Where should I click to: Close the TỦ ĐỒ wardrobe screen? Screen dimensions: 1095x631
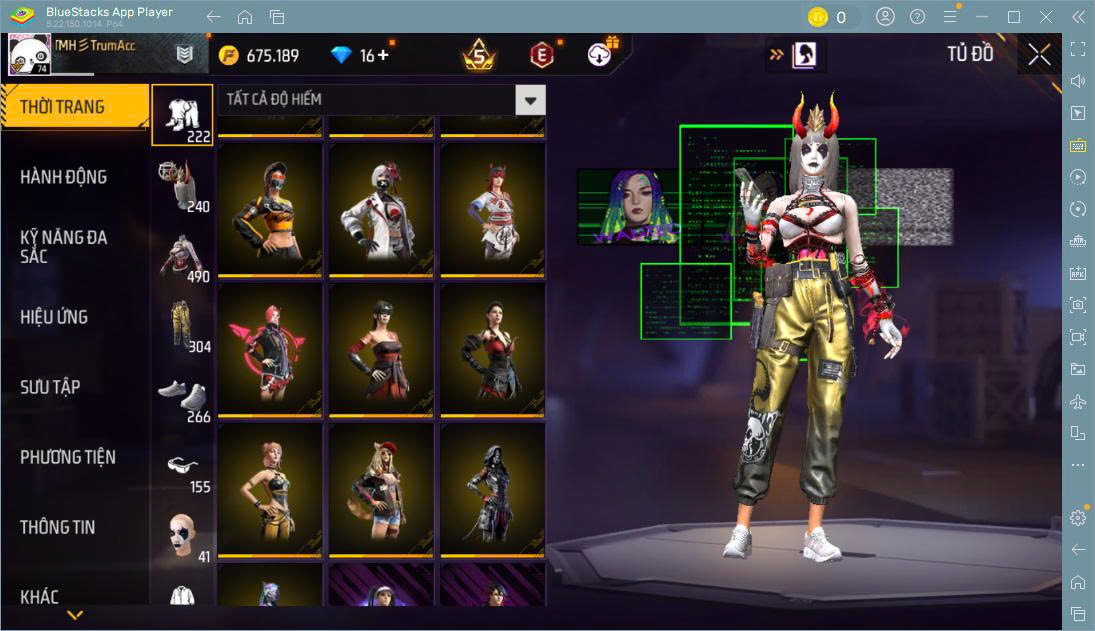coord(1039,55)
